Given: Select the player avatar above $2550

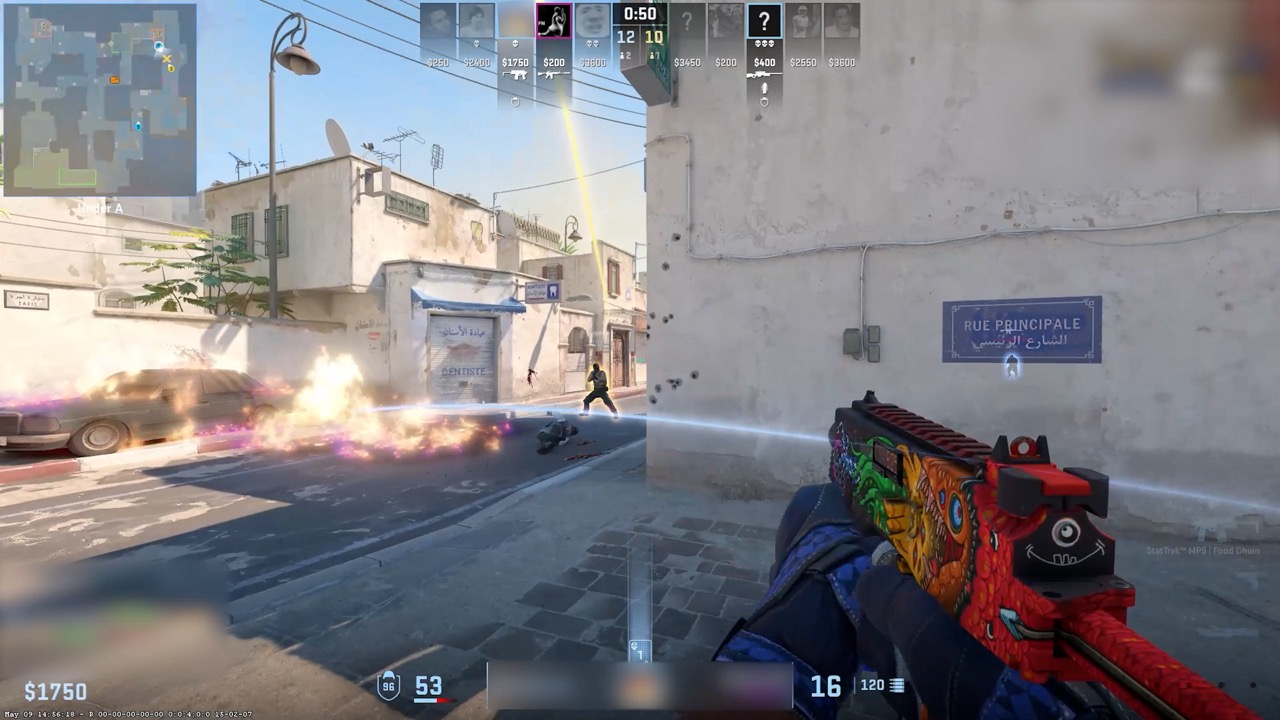Looking at the screenshot, I should click(803, 21).
